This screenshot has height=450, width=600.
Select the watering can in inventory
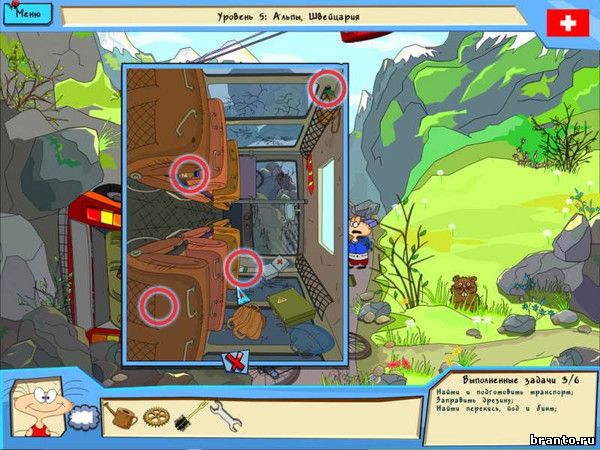pyautogui.click(x=120, y=415)
